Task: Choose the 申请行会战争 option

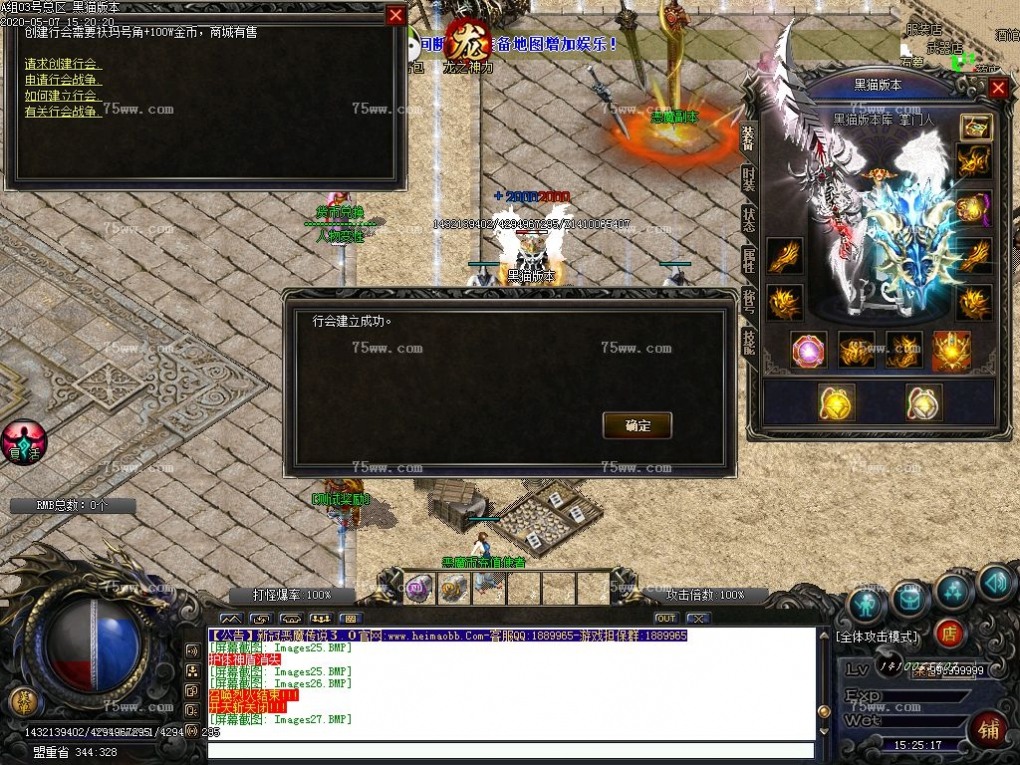Action: tap(63, 80)
